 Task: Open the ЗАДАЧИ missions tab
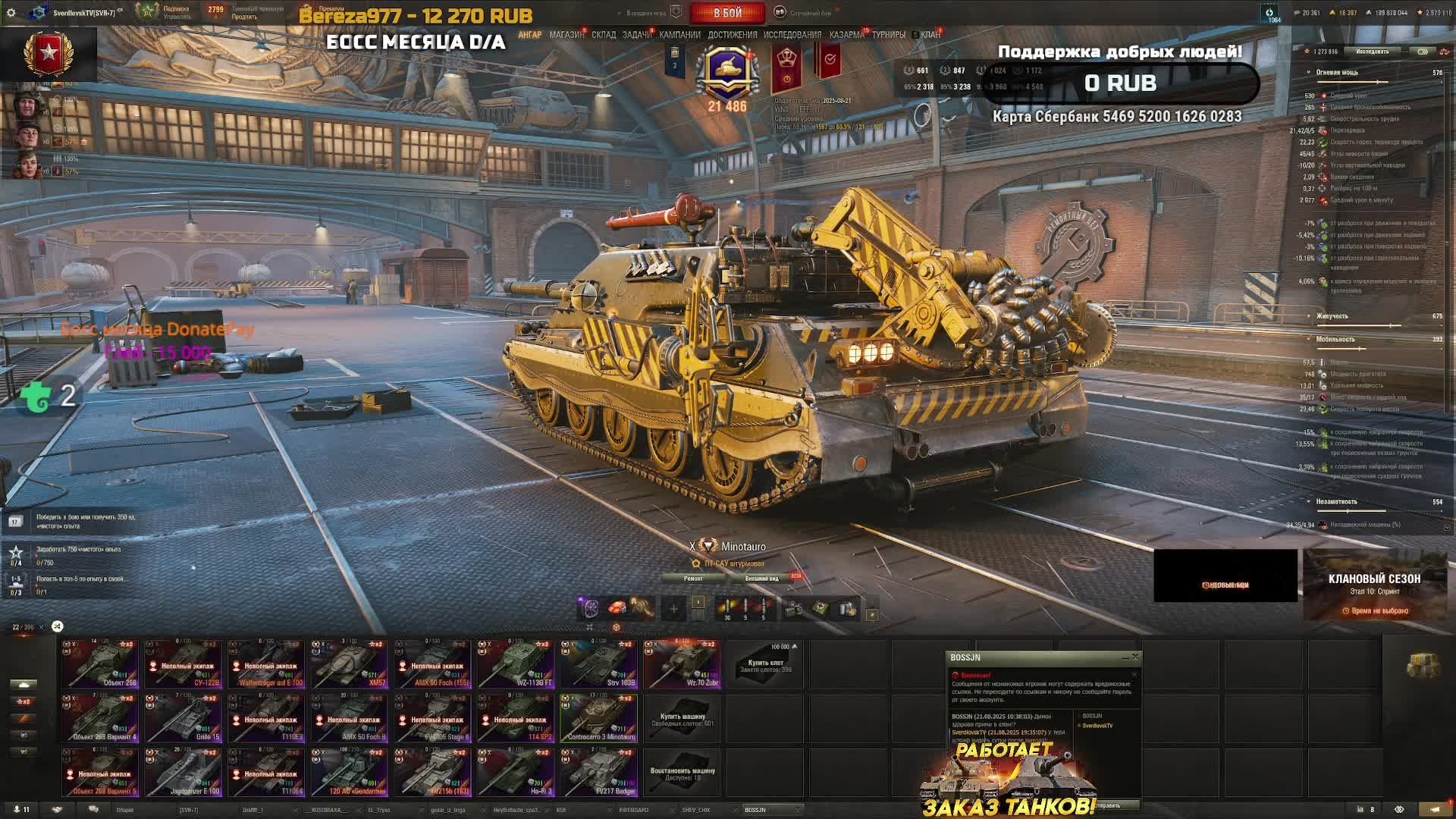(x=636, y=35)
